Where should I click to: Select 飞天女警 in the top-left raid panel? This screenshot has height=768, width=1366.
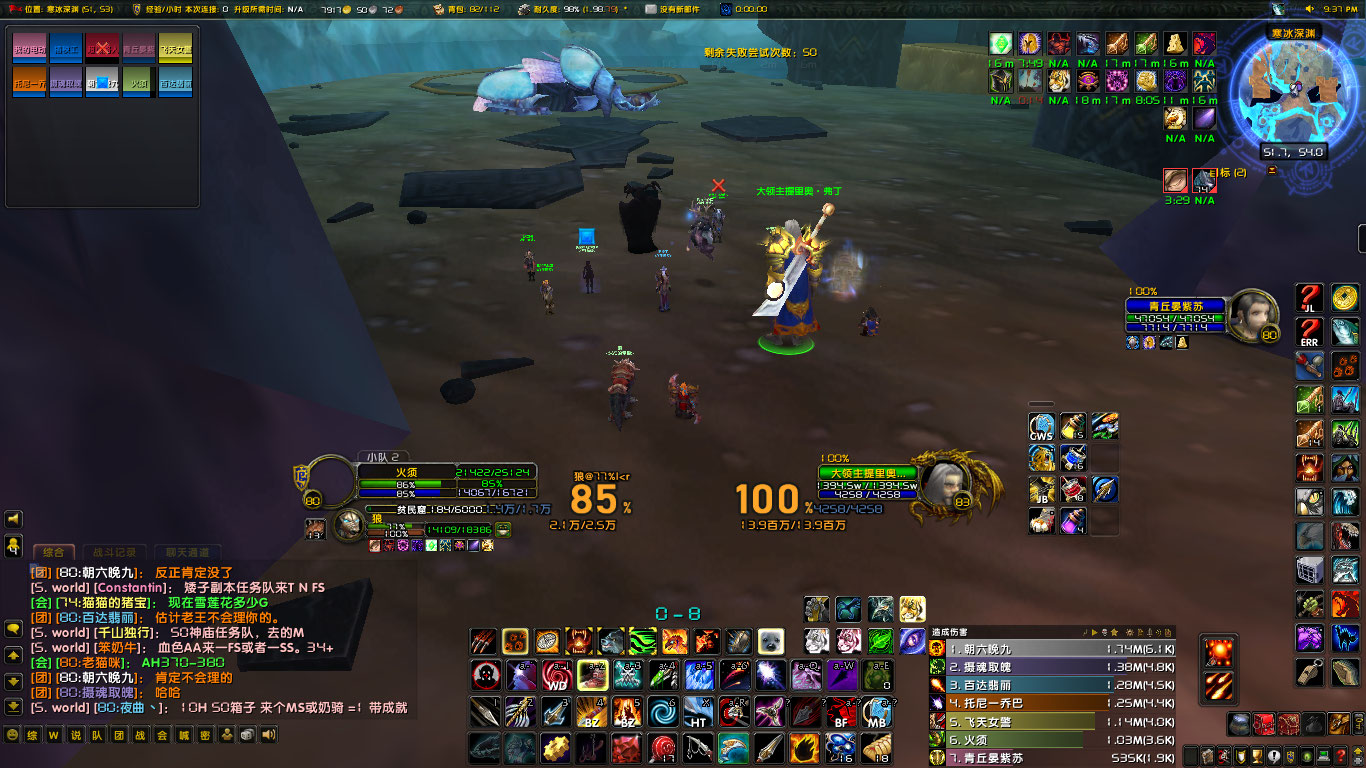click(x=175, y=50)
